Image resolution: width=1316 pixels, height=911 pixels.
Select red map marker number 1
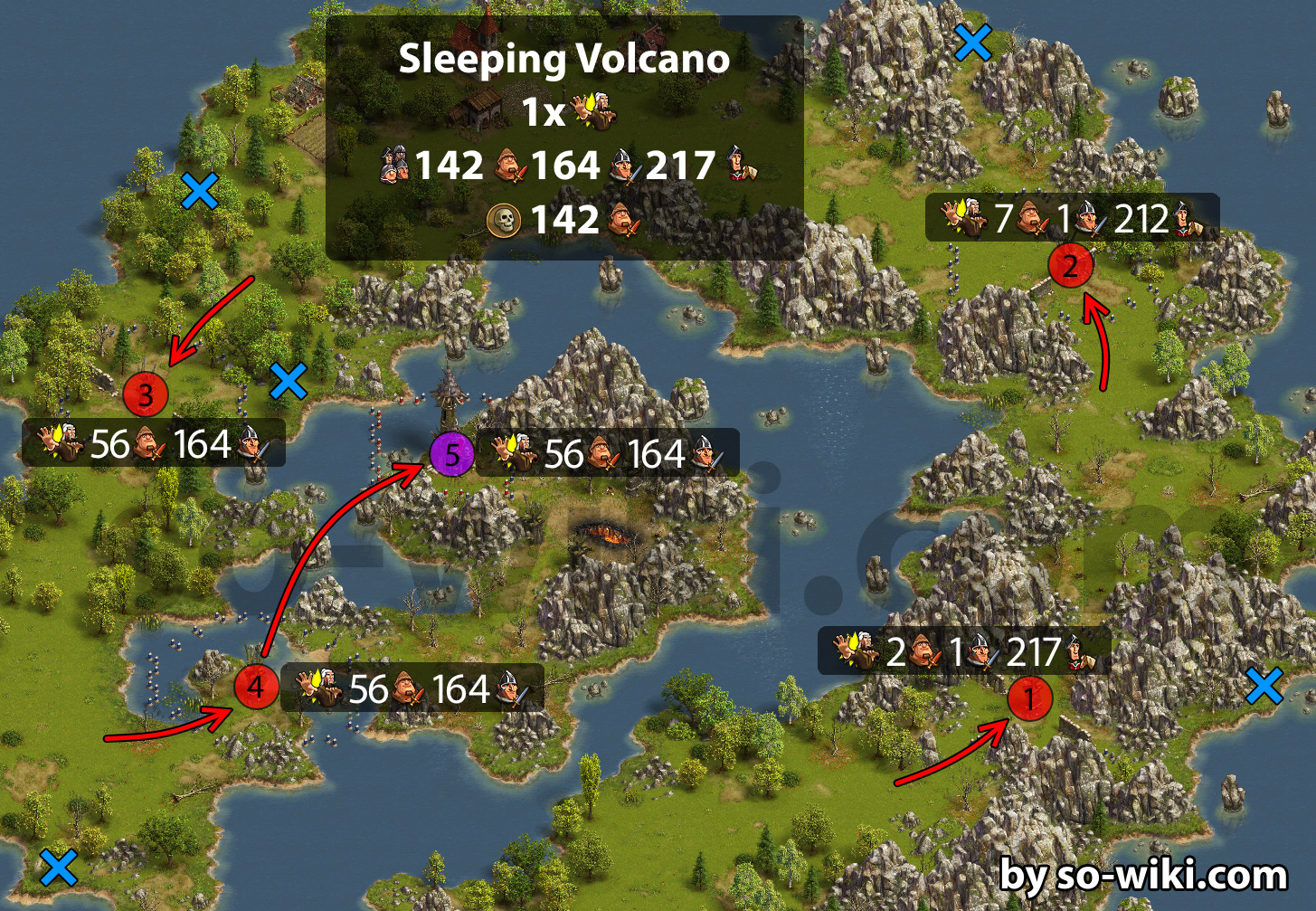click(1029, 698)
